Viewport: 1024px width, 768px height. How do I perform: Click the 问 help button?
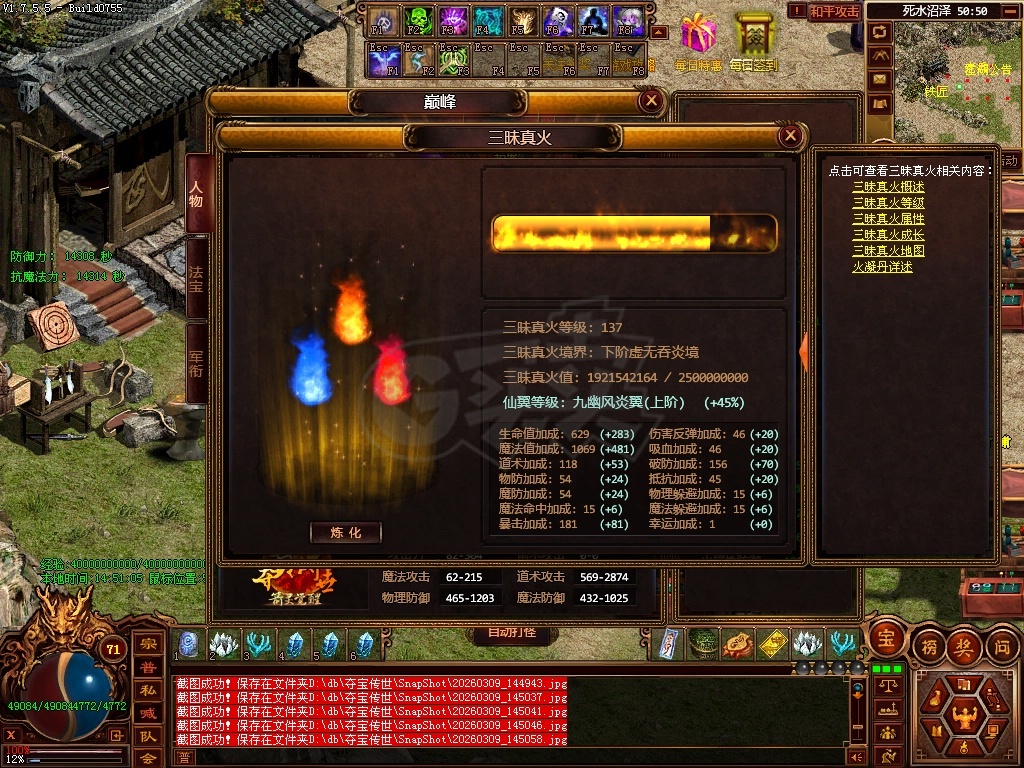point(1002,646)
